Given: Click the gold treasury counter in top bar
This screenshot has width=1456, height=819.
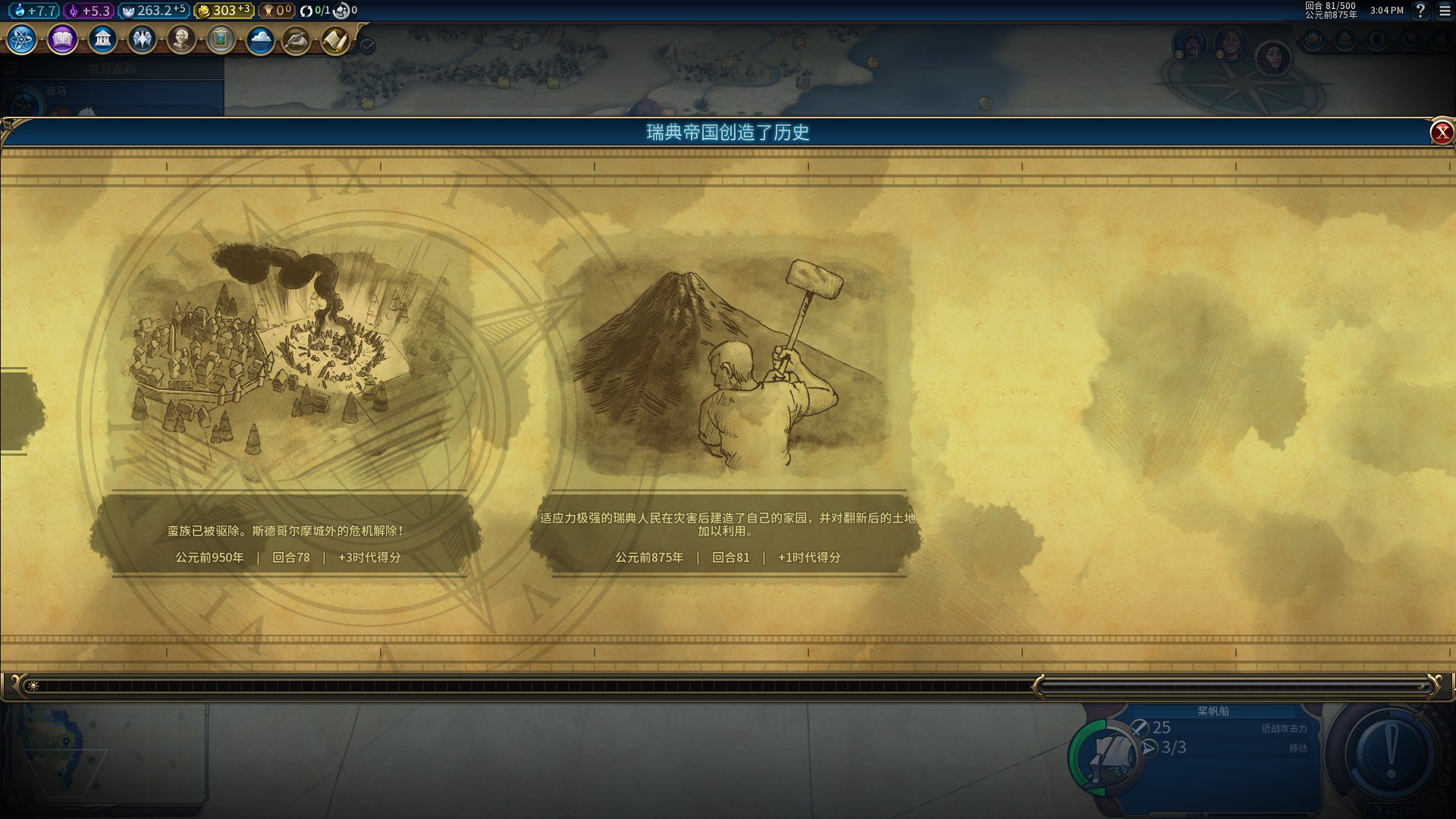Looking at the screenshot, I should [x=224, y=11].
